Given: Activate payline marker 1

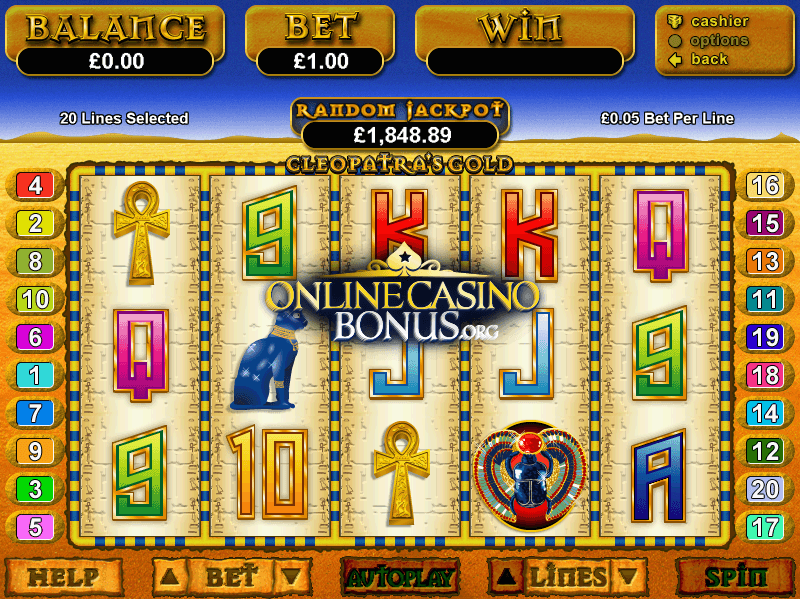Looking at the screenshot, I should [x=35, y=375].
